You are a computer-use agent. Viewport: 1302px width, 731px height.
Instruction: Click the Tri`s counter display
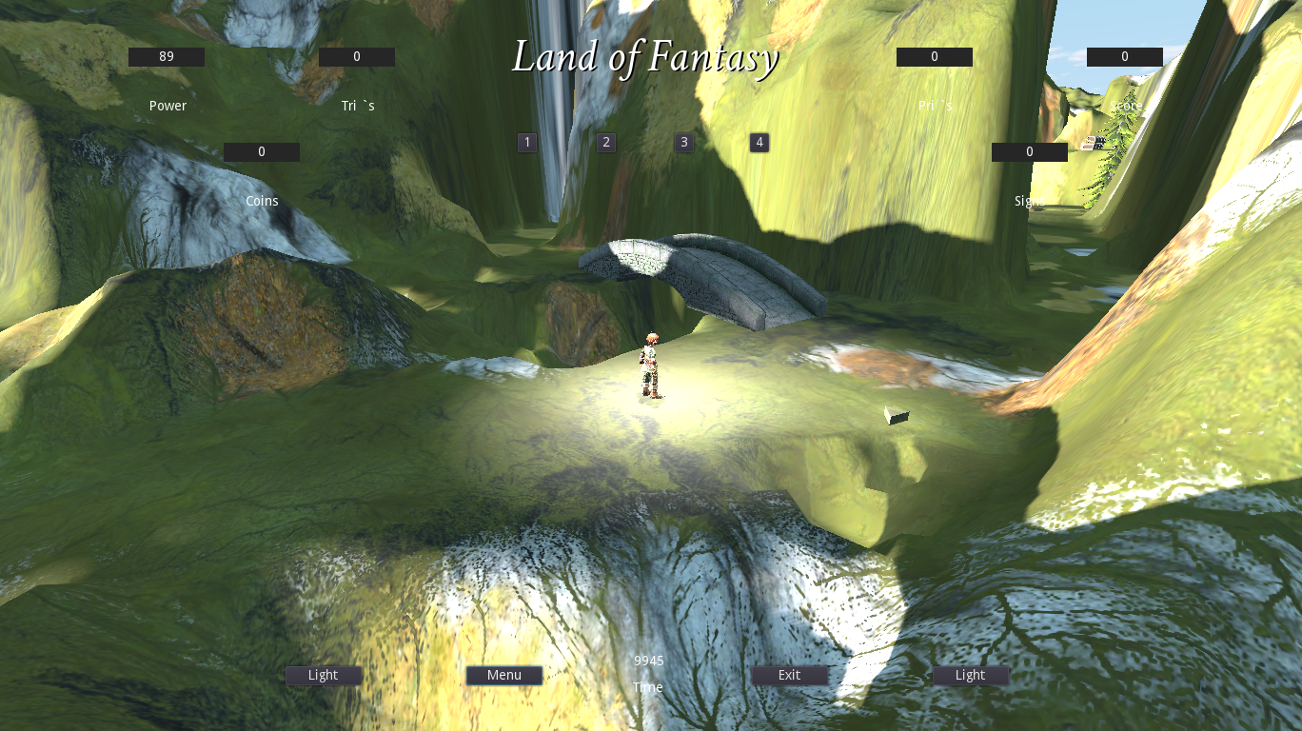pyautogui.click(x=357, y=56)
